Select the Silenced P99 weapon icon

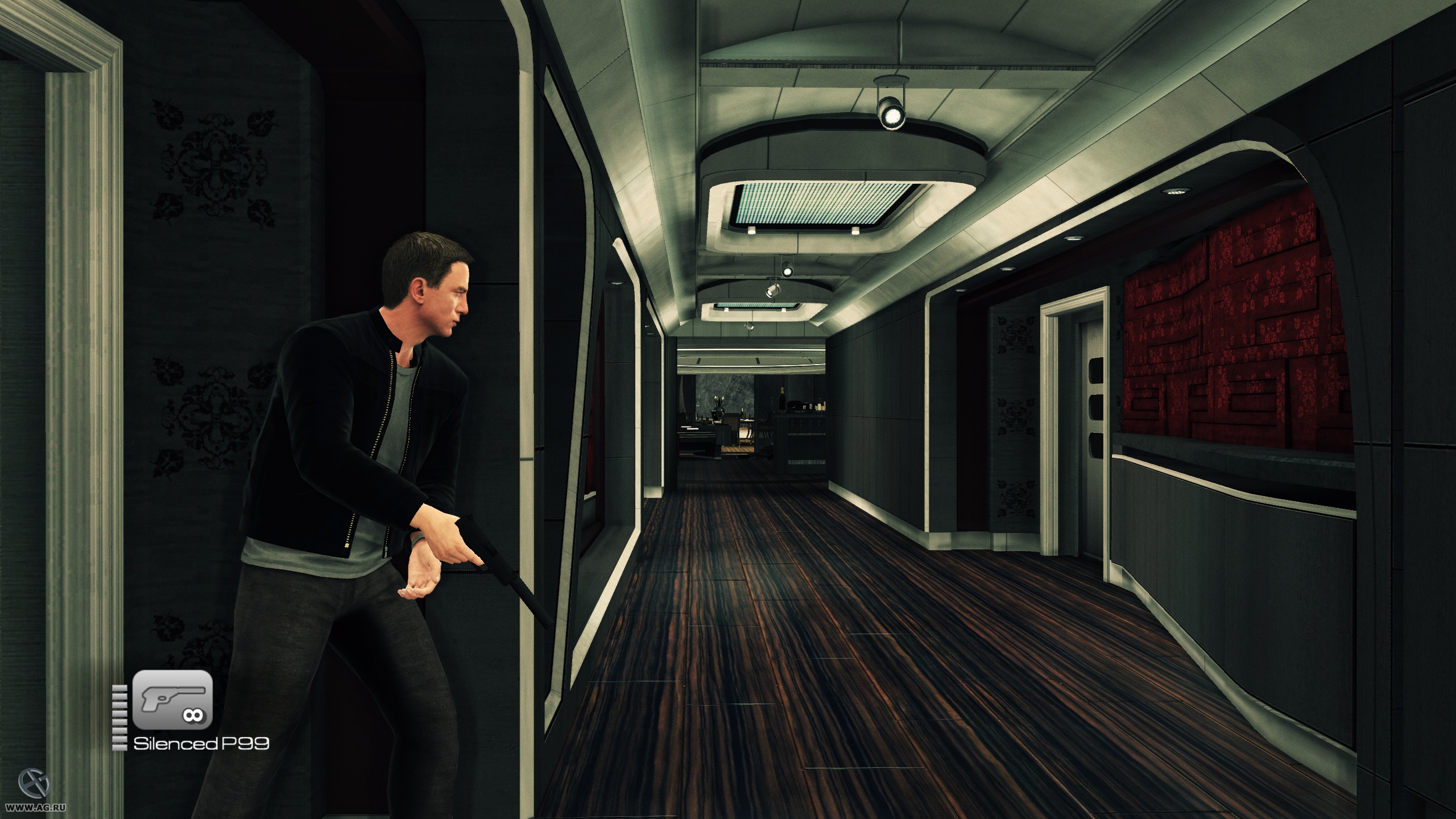tap(173, 701)
